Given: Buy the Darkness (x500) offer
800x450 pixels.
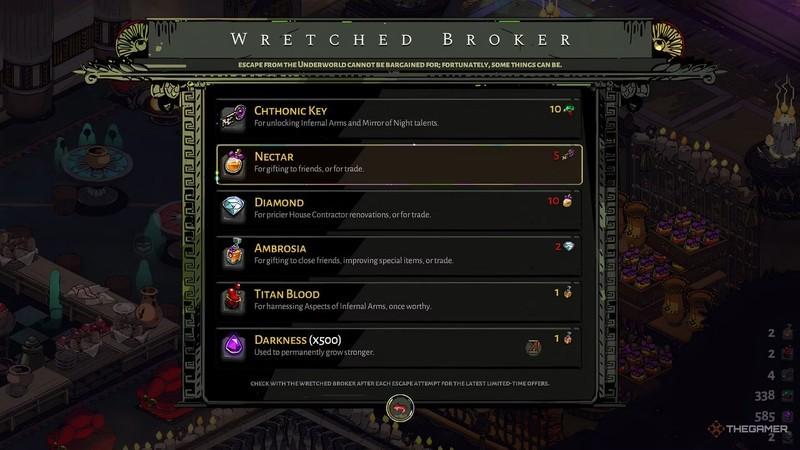Looking at the screenshot, I should click(398, 346).
